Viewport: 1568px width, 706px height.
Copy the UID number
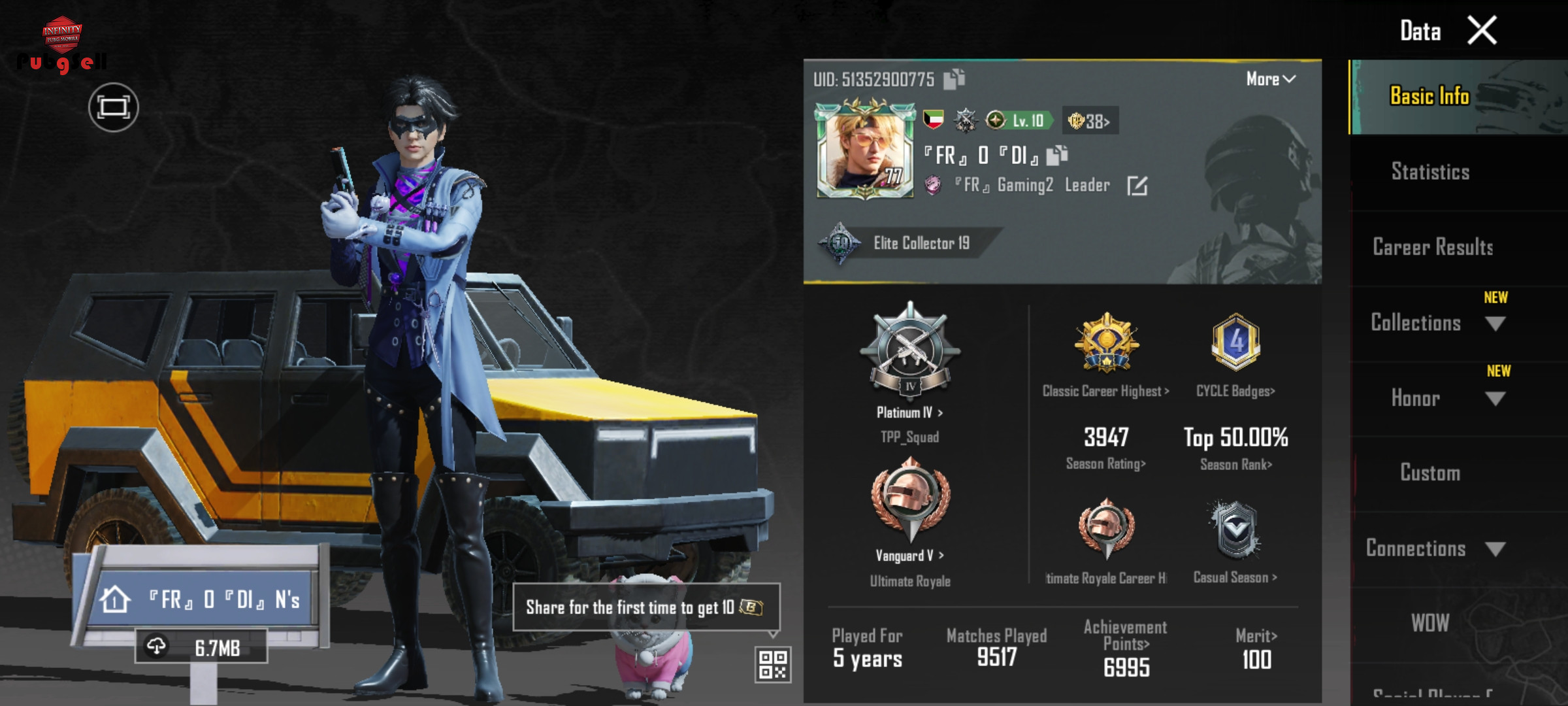click(x=955, y=79)
